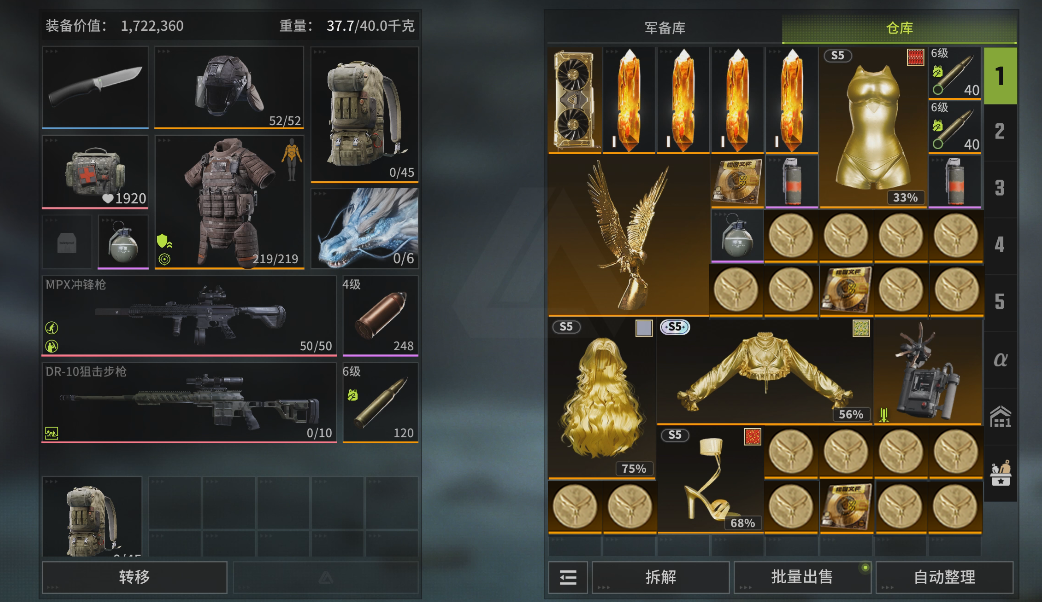Switch to the 军备库 tab
The image size is (1042, 602).
coord(664,28)
